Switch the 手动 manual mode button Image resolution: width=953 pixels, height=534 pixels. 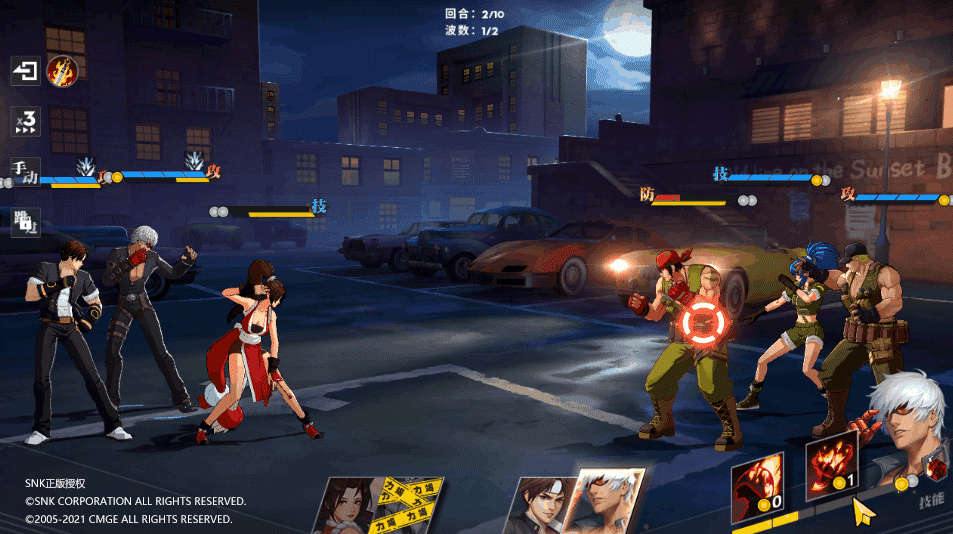pos(25,171)
